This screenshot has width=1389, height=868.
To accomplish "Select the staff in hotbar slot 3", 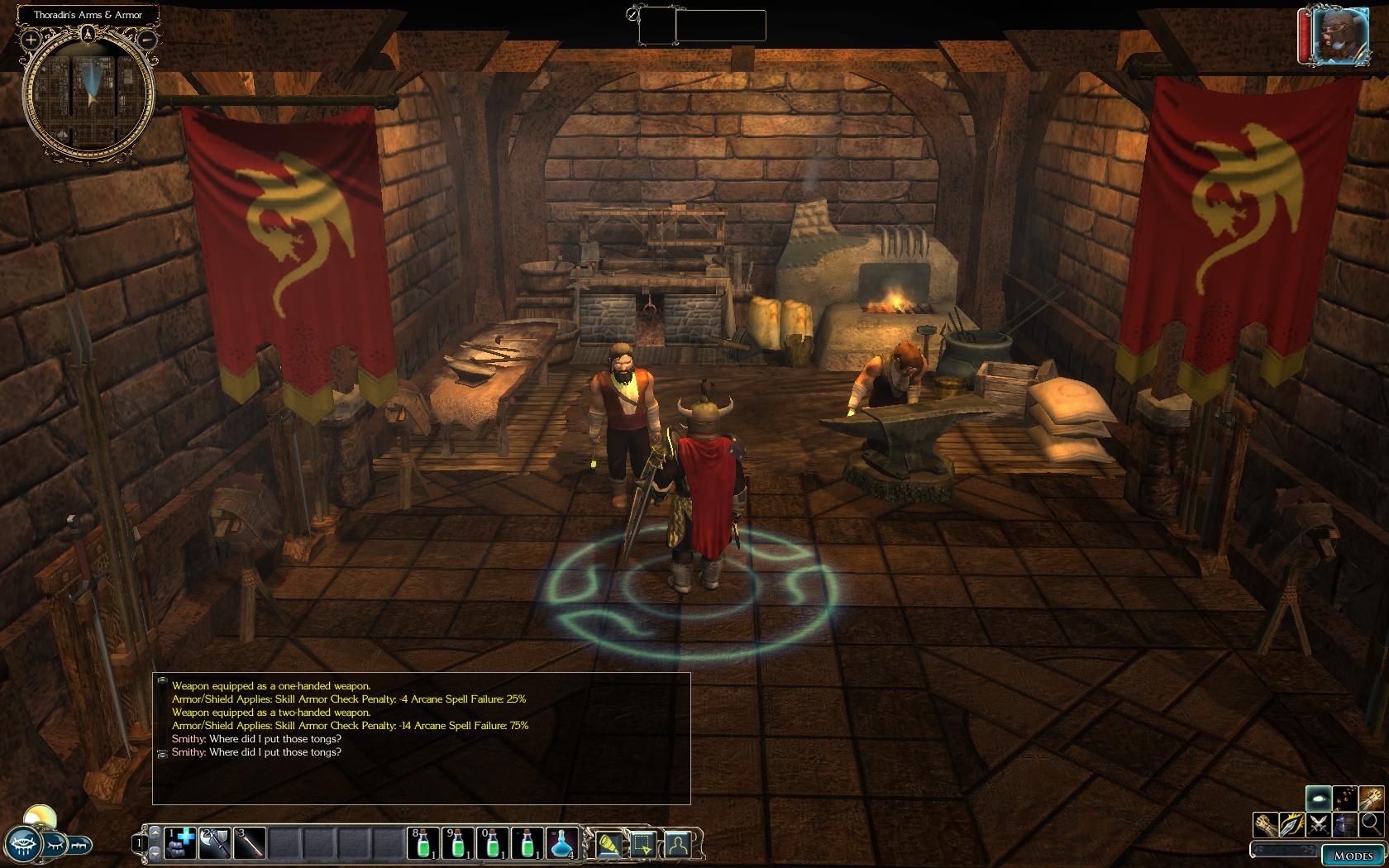I will (x=250, y=843).
